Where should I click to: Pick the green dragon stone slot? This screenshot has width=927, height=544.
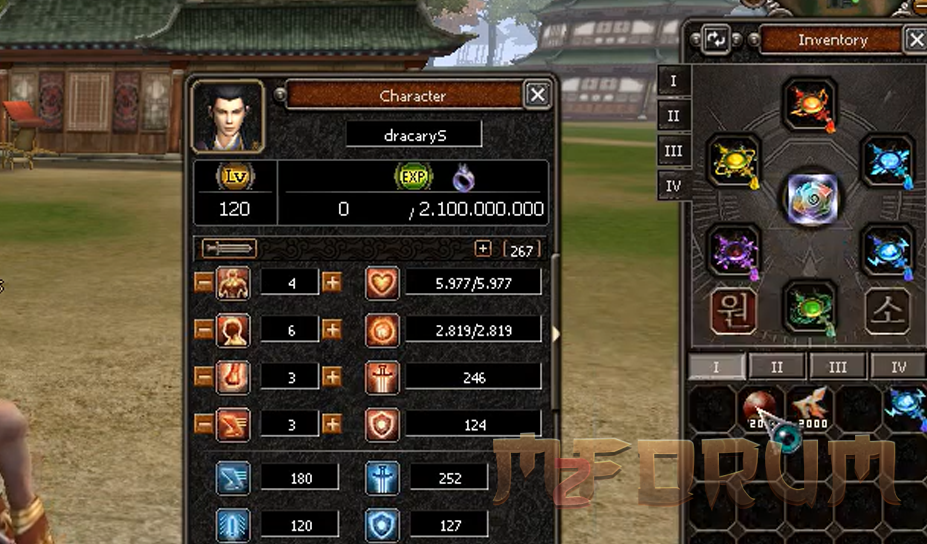(x=808, y=306)
